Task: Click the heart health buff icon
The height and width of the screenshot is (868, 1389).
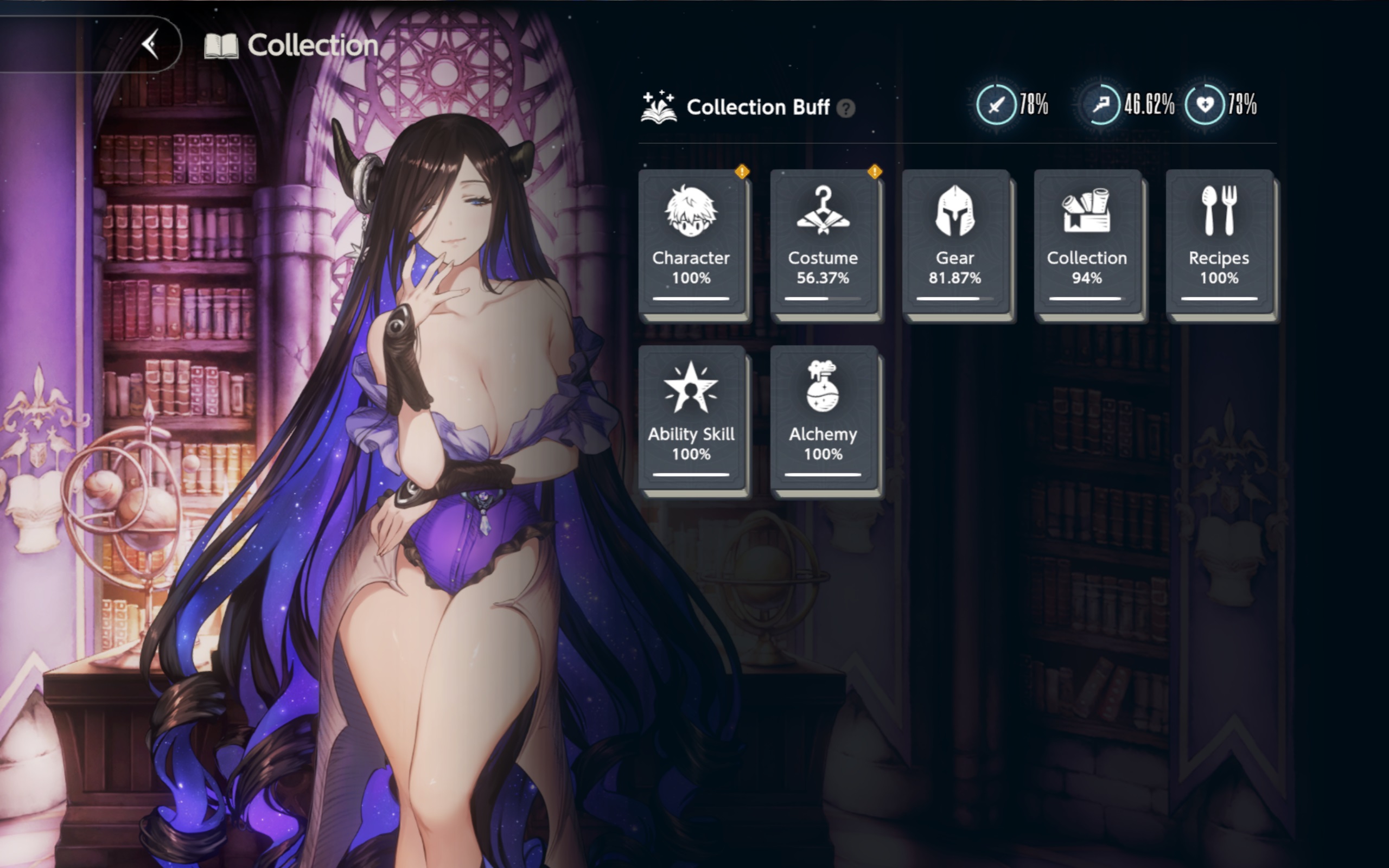Action: pyautogui.click(x=1205, y=105)
